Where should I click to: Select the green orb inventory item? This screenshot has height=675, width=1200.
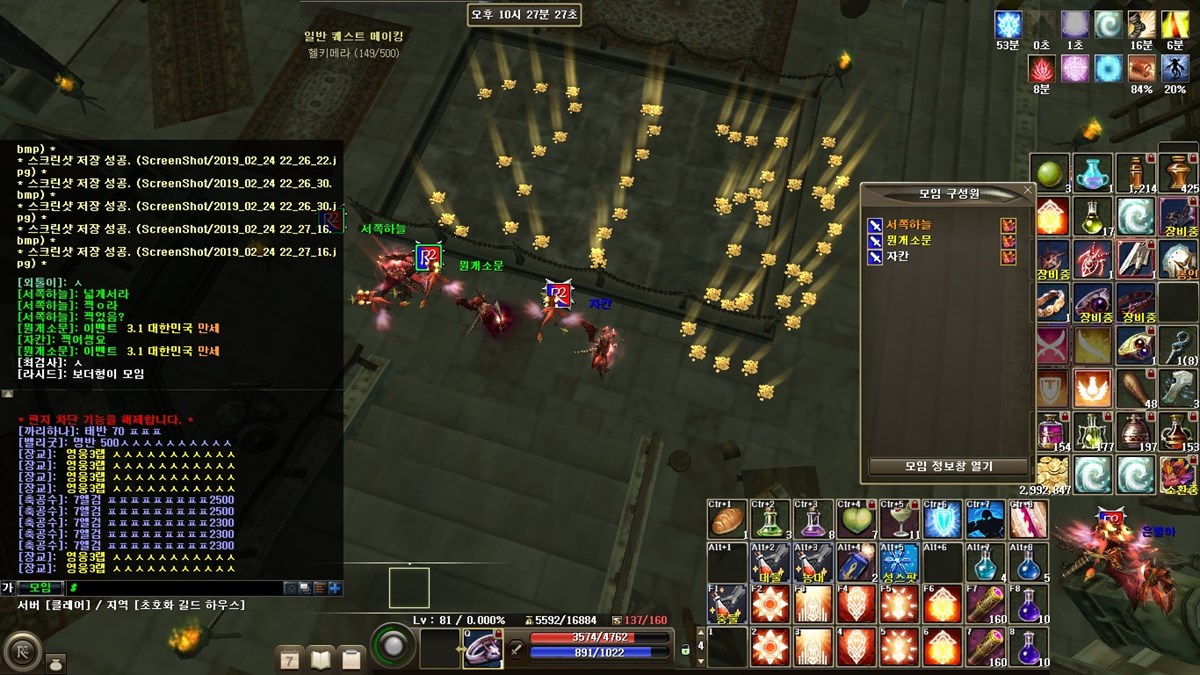1052,173
